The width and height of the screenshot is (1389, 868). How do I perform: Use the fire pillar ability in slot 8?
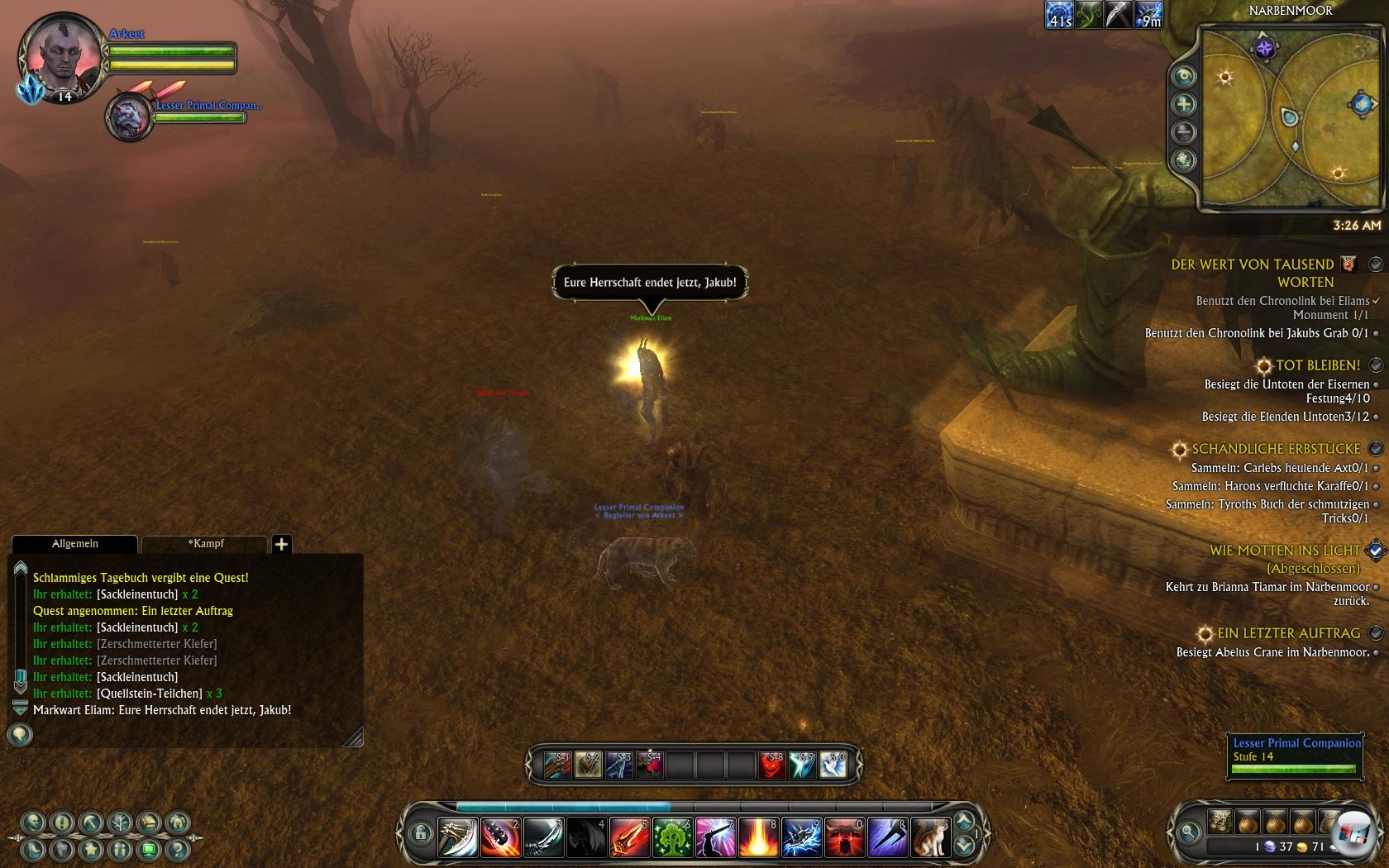pos(757,837)
